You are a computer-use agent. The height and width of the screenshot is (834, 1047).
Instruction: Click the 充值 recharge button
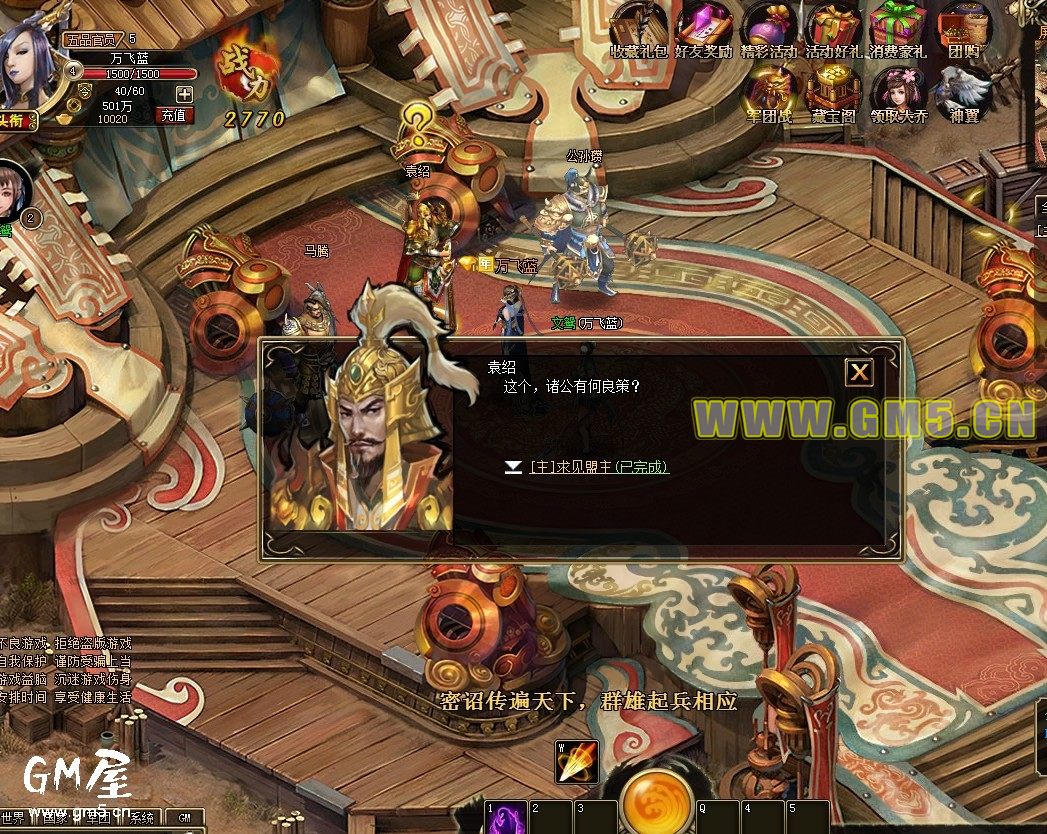tap(174, 115)
